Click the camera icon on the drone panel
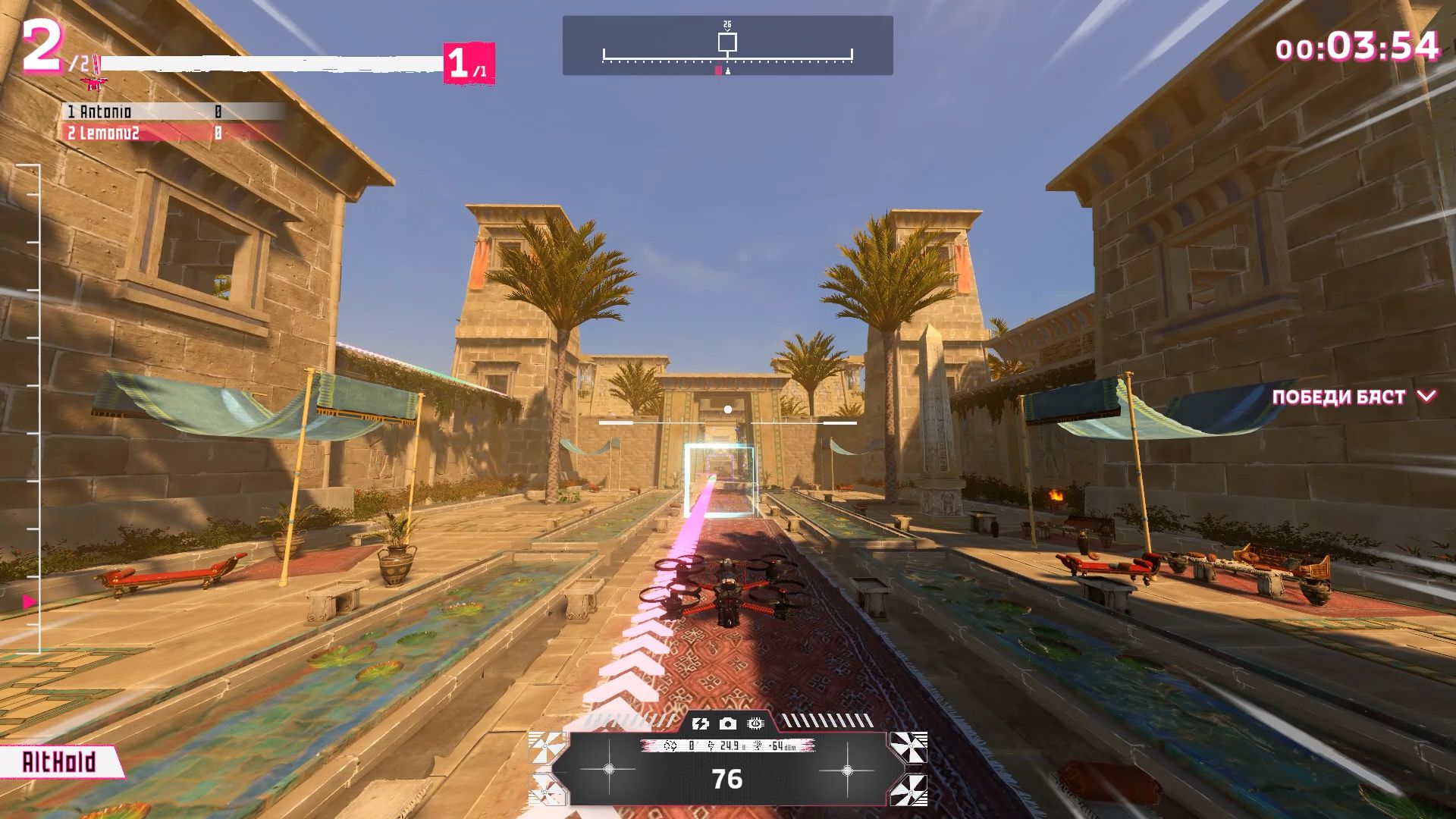The width and height of the screenshot is (1456, 819). click(x=727, y=723)
